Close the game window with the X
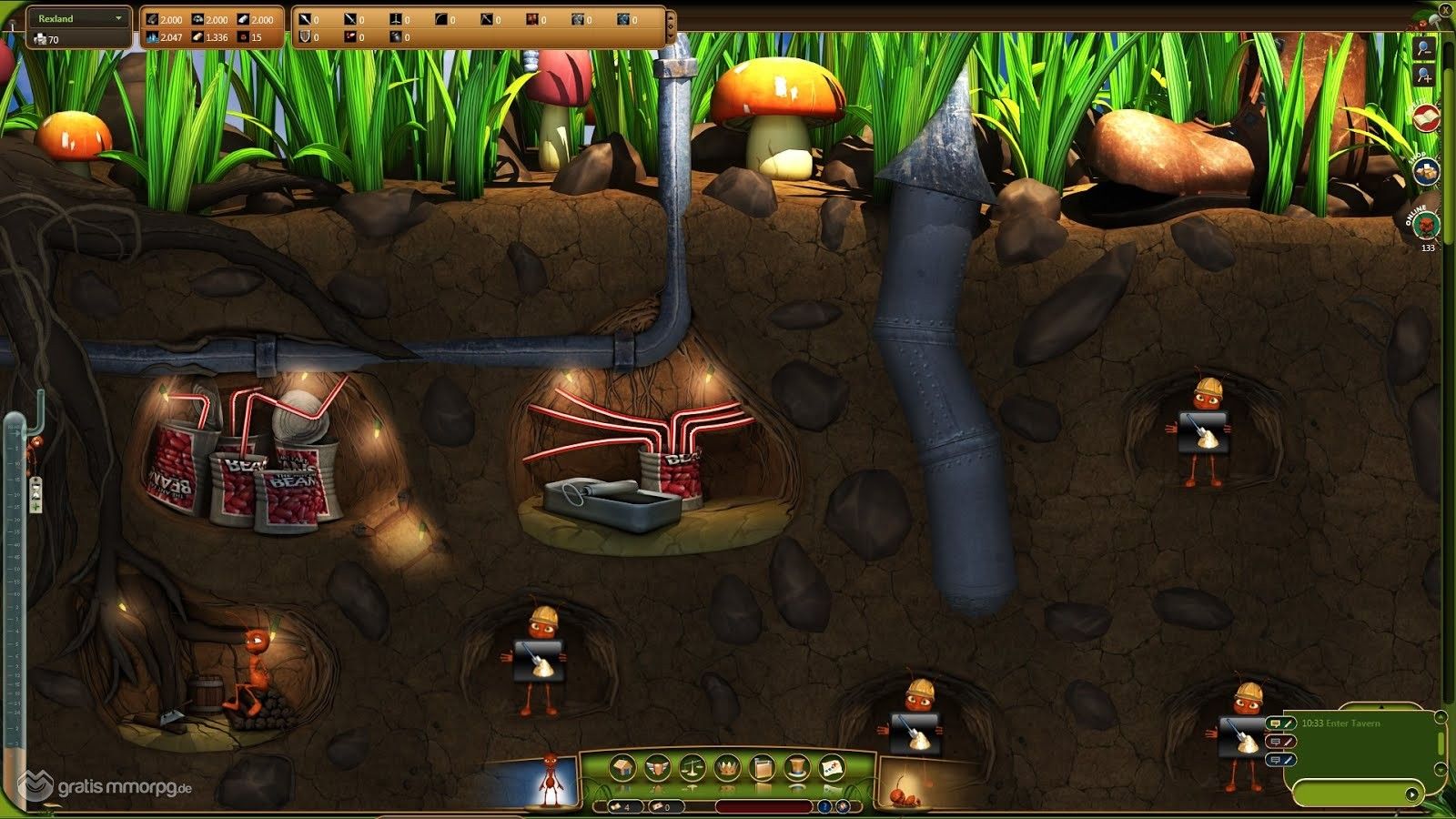 (1445, 10)
